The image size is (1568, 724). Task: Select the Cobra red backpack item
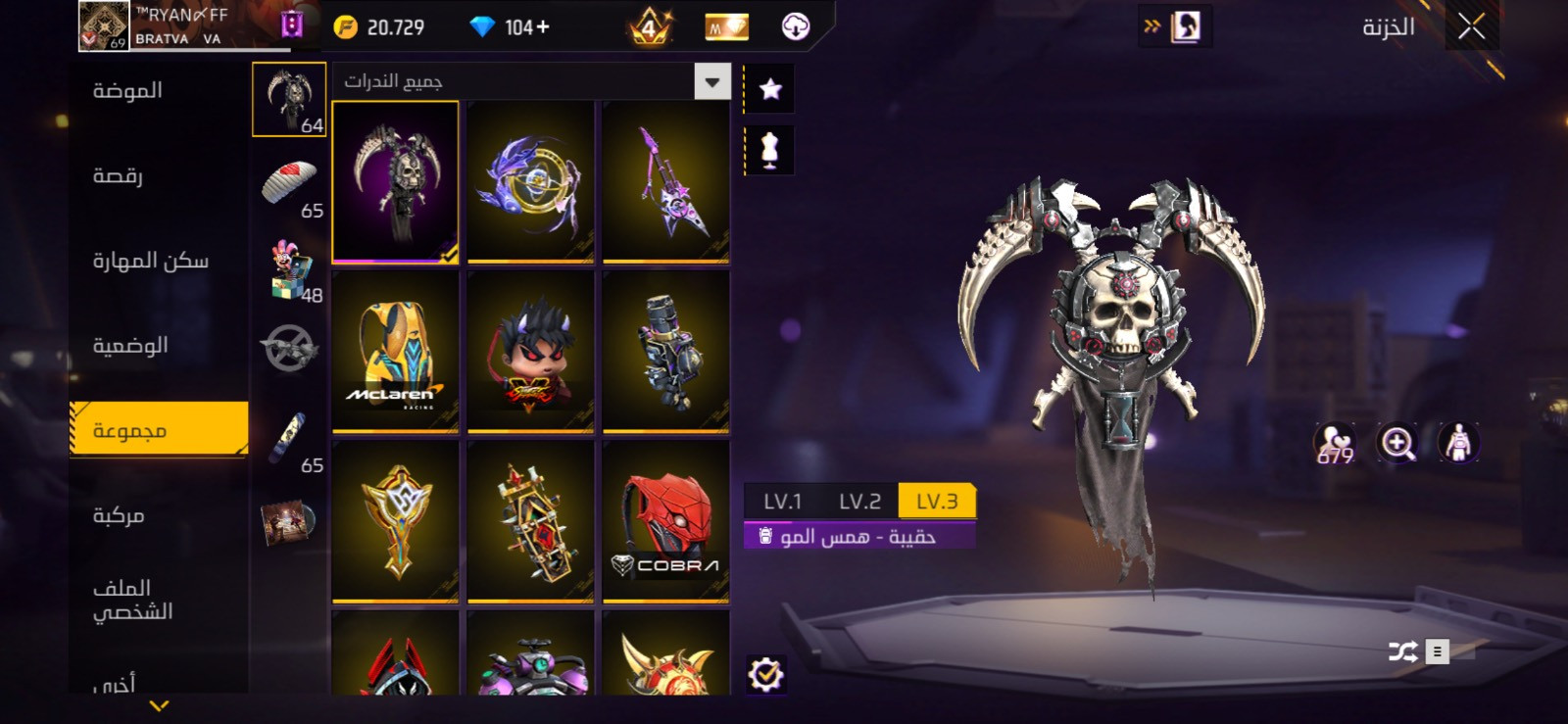click(665, 520)
